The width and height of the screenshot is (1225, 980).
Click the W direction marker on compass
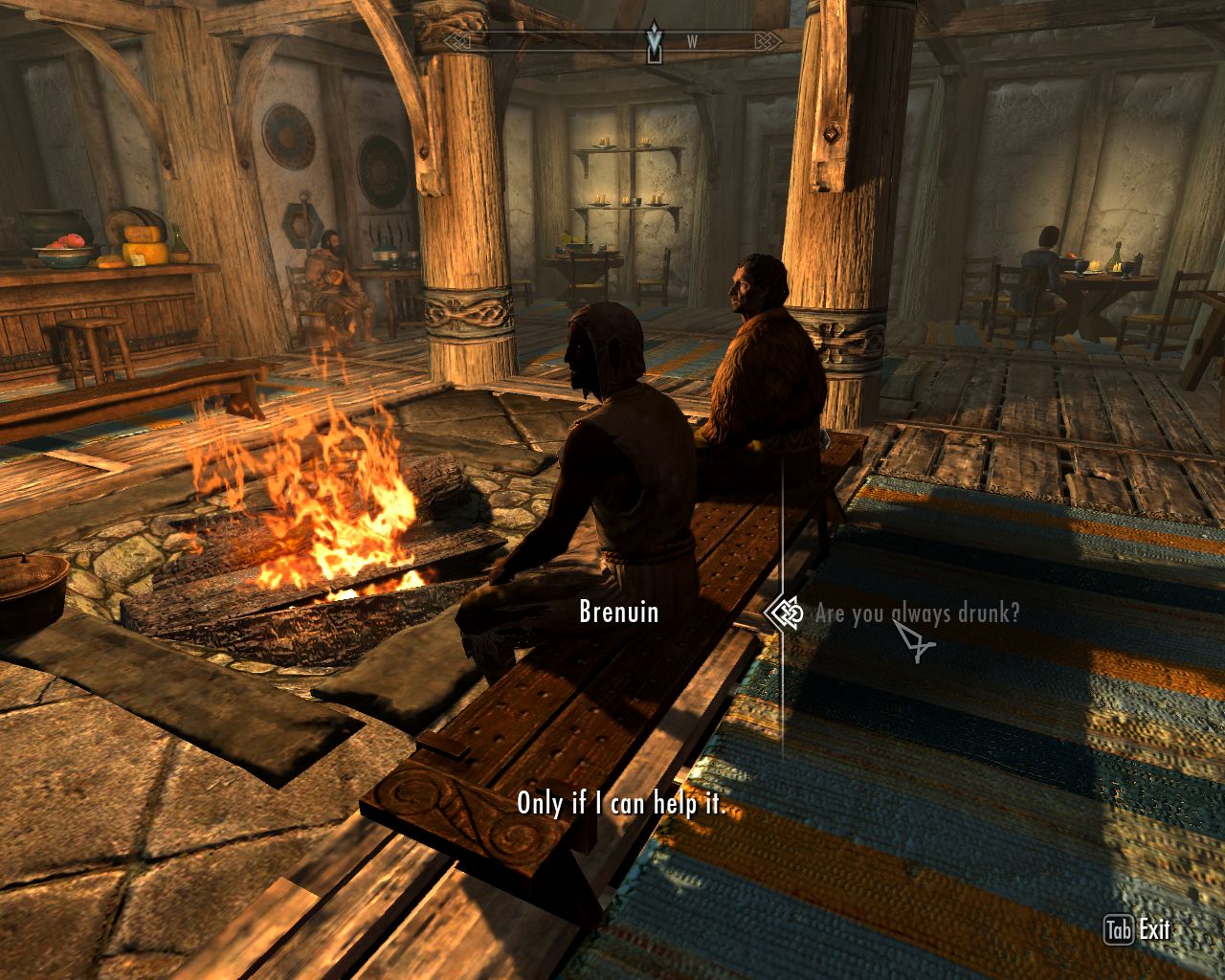pyautogui.click(x=694, y=41)
